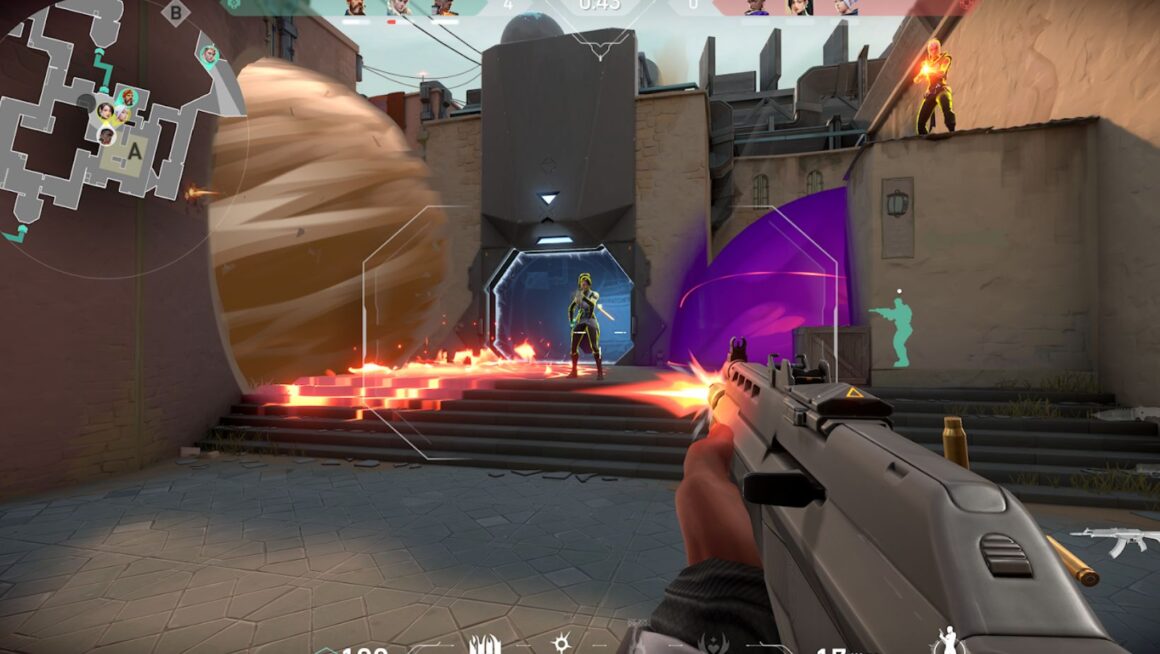Click the lone teammate icon near B on the minimap
The height and width of the screenshot is (654, 1160).
pos(208,54)
